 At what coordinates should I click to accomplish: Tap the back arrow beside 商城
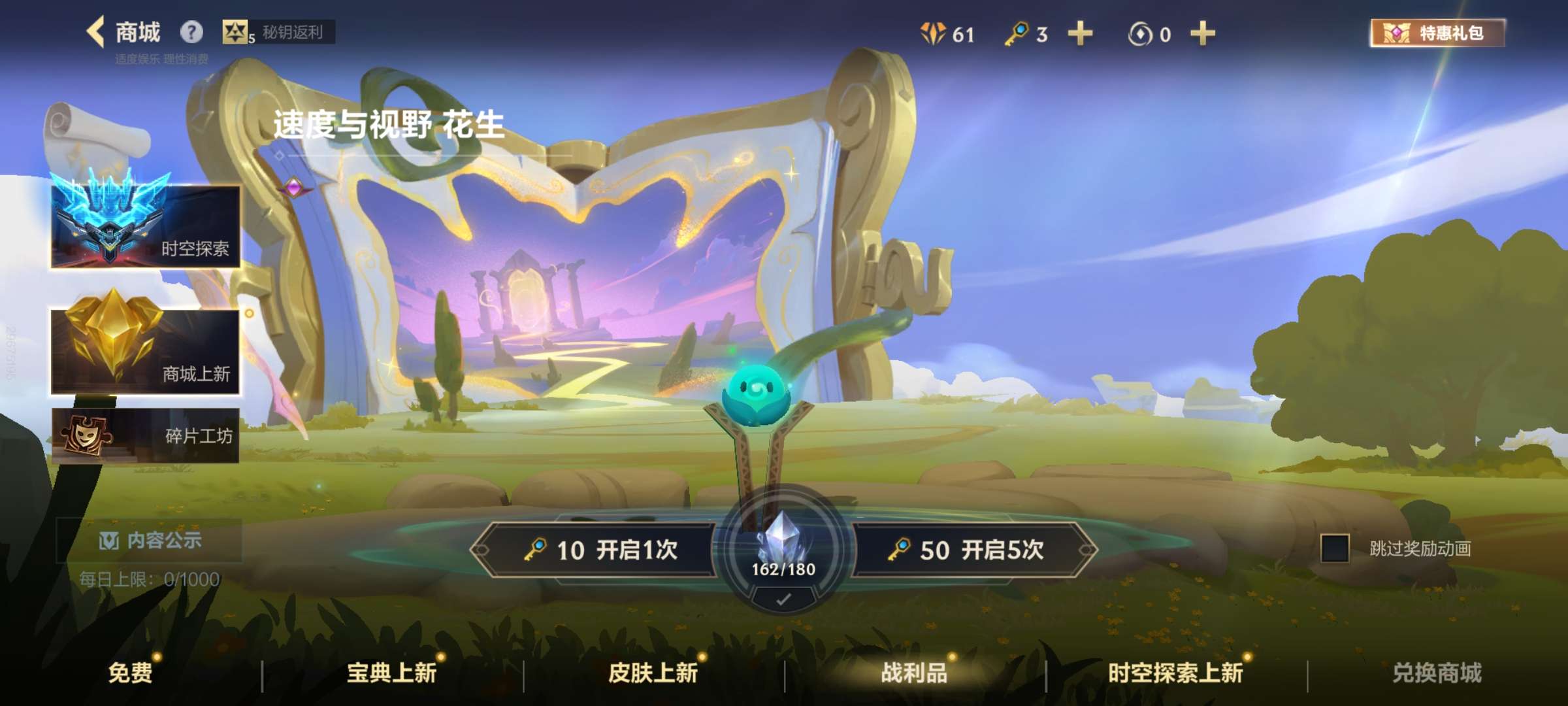click(x=95, y=30)
